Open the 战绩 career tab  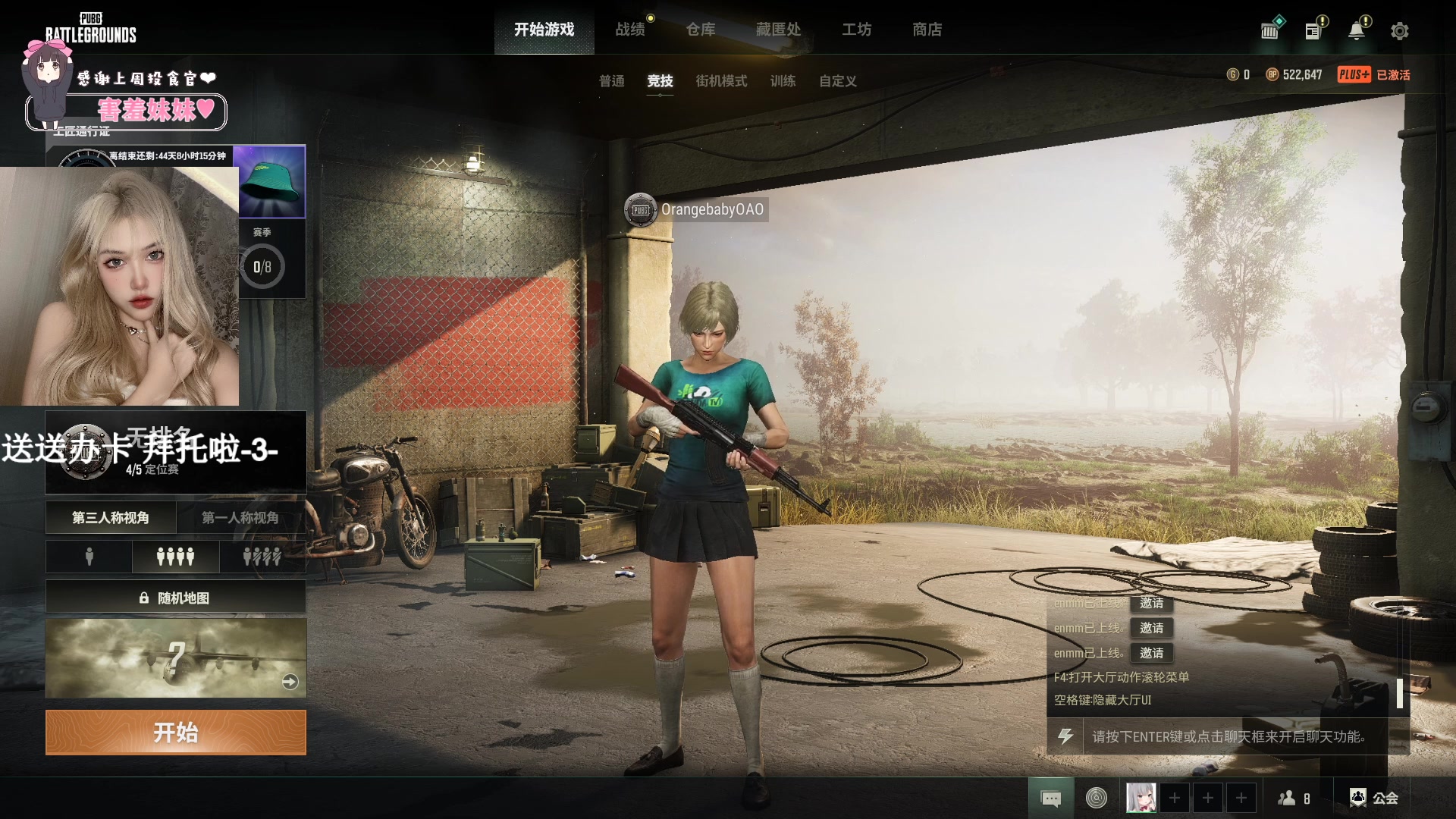click(629, 30)
